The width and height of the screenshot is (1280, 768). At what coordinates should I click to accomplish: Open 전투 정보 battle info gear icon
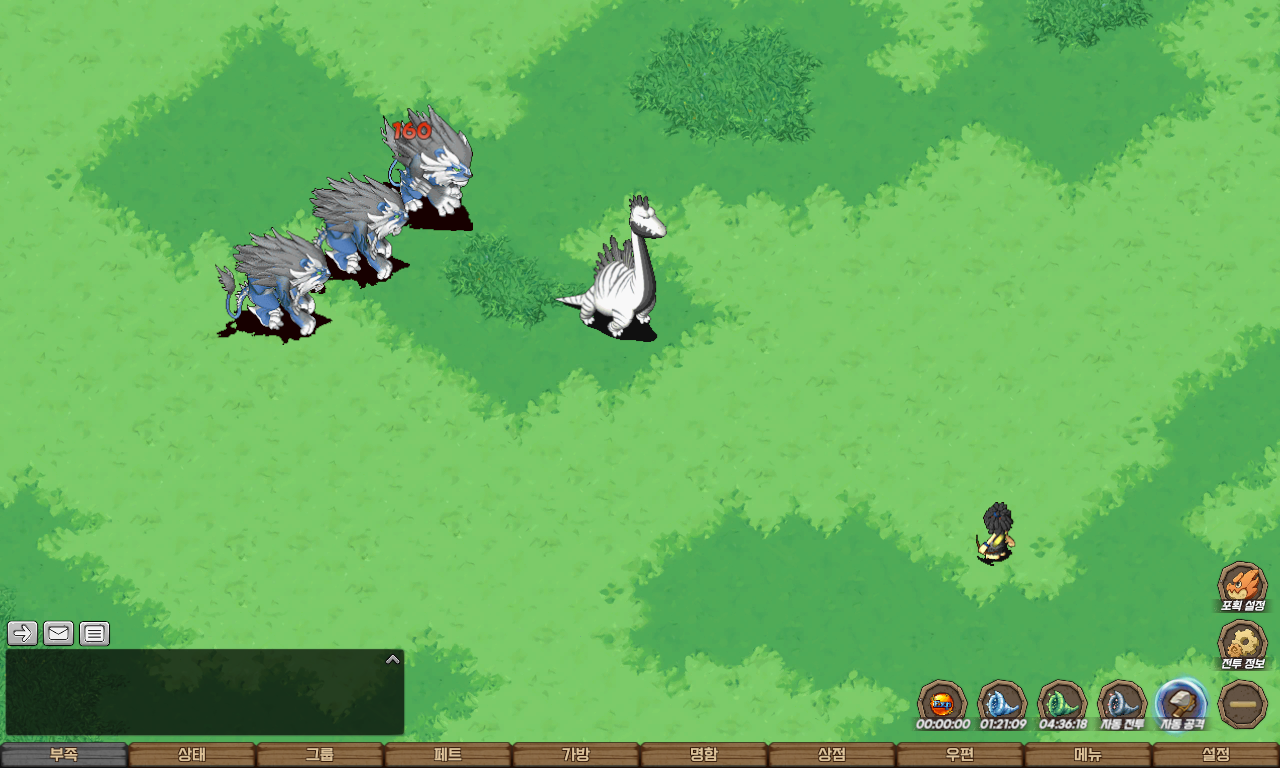(1242, 643)
